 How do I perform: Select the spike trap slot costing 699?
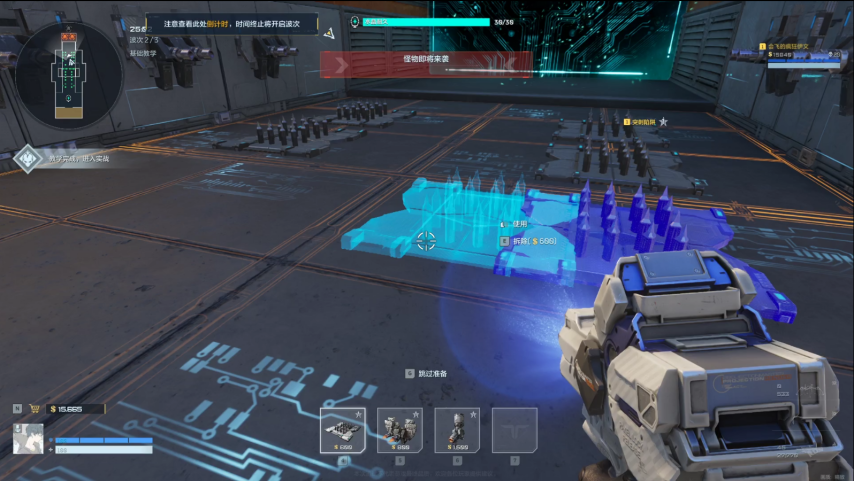tap(342, 430)
